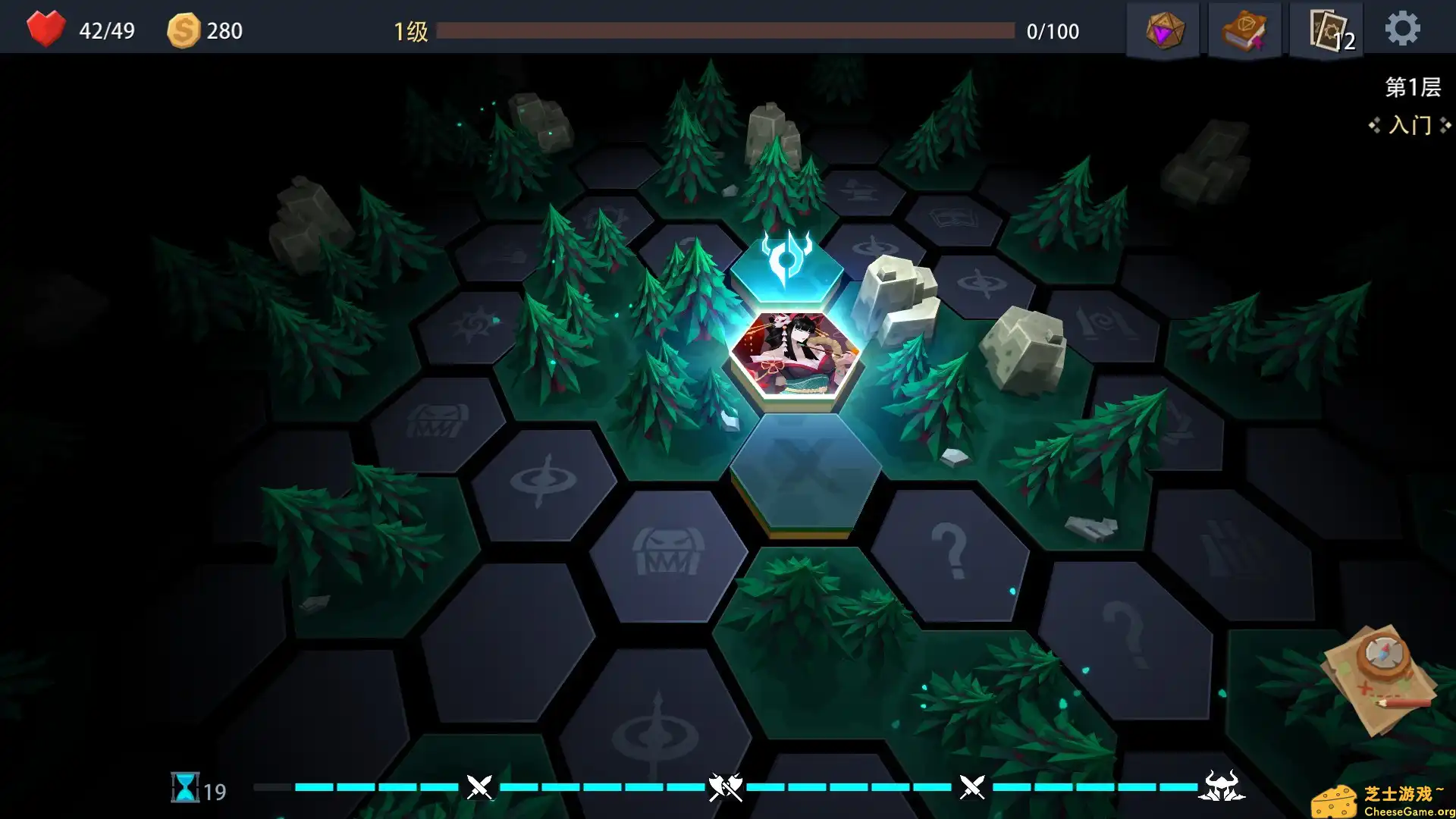1456x819 pixels.
Task: Click the 第1层 floor indicator
Action: [1414, 86]
